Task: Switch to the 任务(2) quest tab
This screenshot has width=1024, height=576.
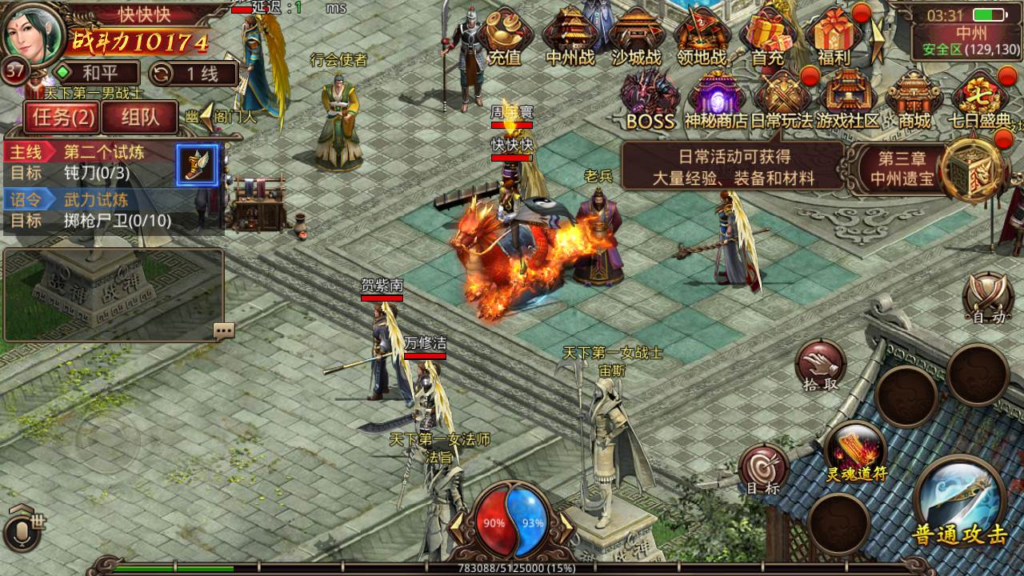Action: pyautogui.click(x=62, y=116)
